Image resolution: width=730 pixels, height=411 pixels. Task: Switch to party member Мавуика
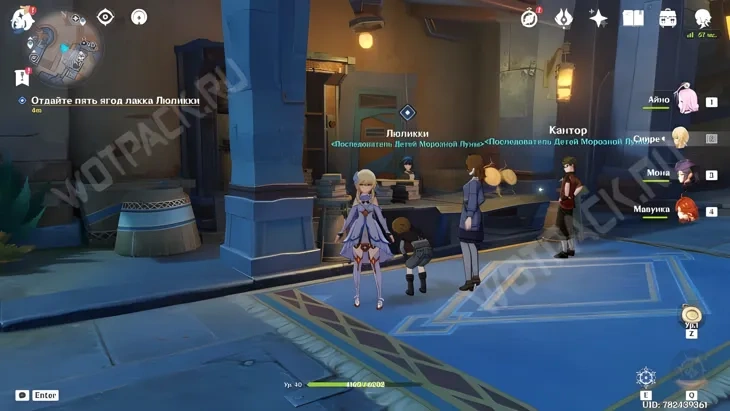coord(686,209)
